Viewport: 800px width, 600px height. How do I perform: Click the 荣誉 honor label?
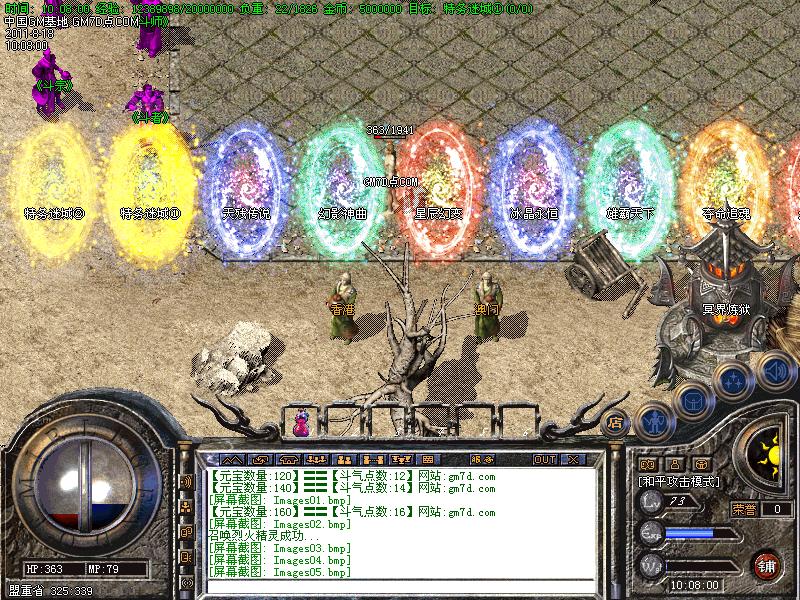tap(743, 509)
